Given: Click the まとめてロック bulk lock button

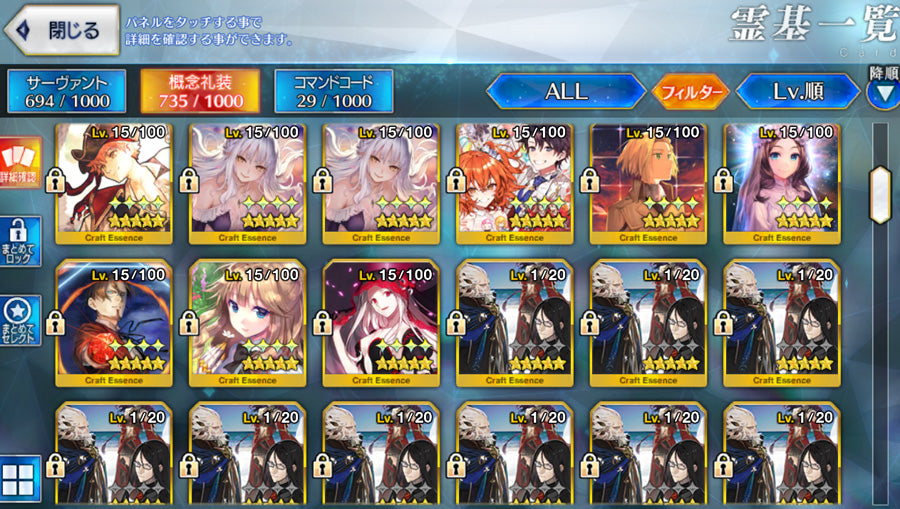Looking at the screenshot, I should pyautogui.click(x=21, y=243).
